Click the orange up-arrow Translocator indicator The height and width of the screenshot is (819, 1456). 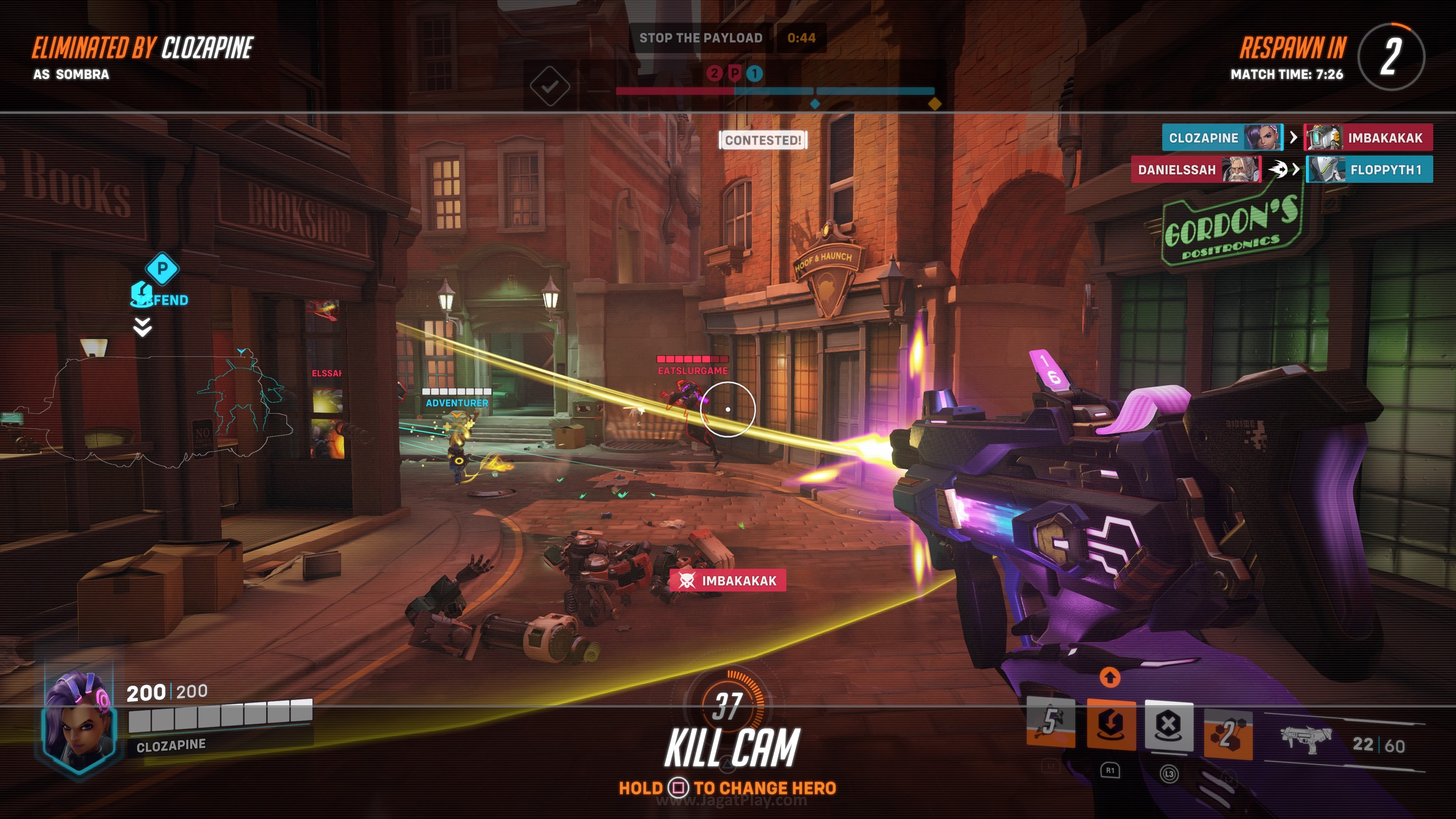pos(1109,677)
